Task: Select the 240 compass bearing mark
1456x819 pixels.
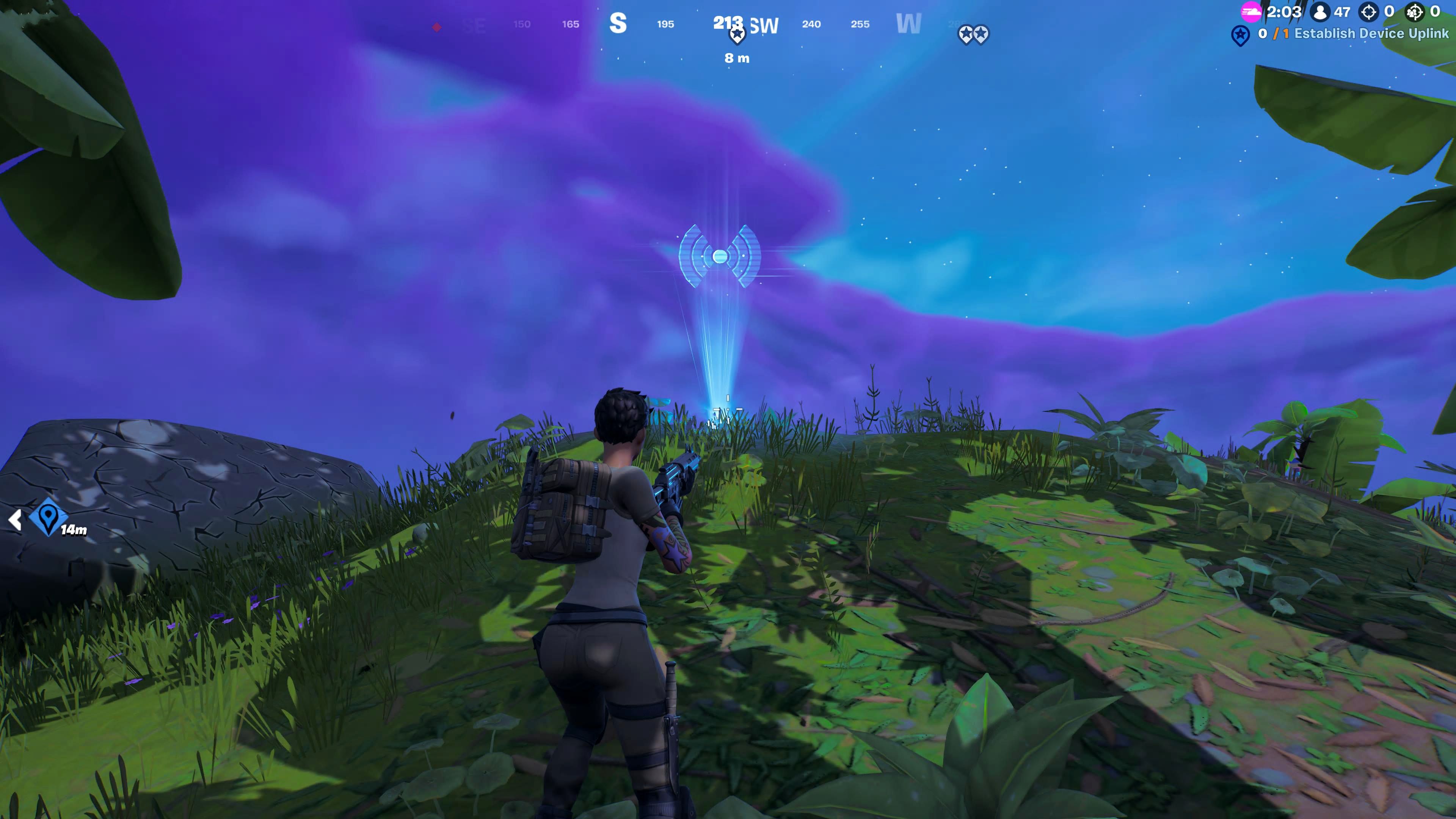Action: point(812,25)
